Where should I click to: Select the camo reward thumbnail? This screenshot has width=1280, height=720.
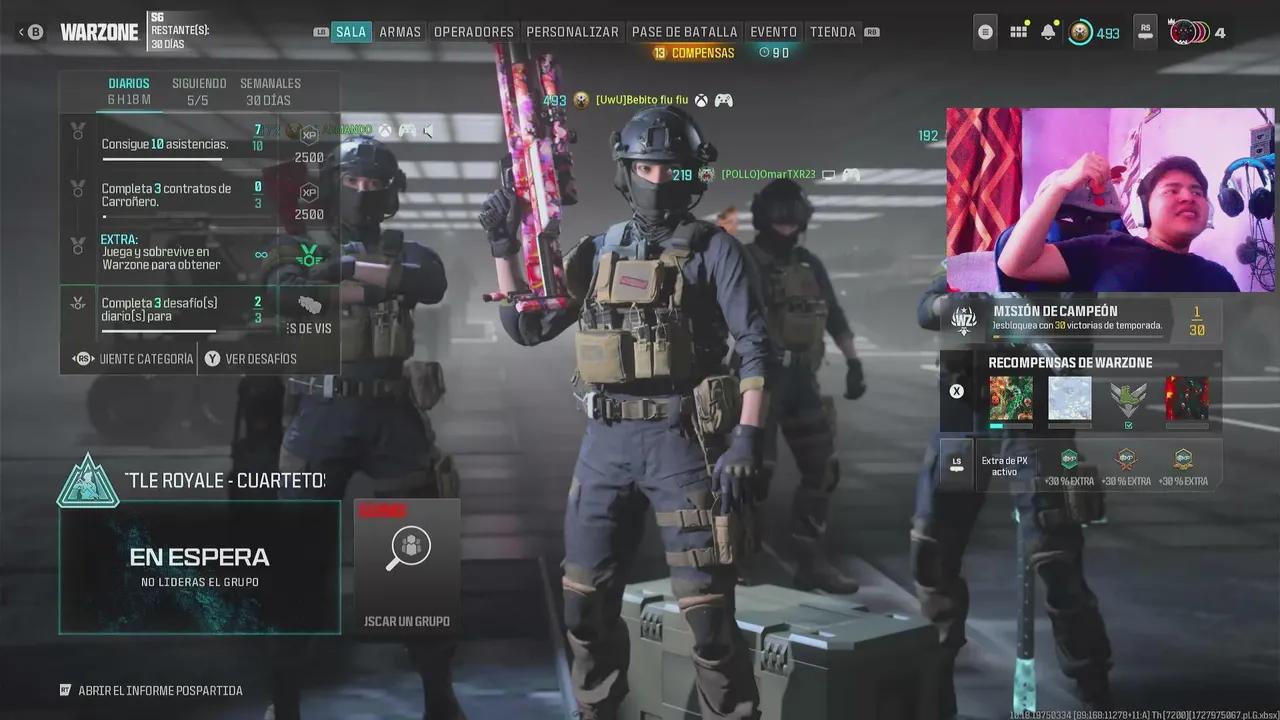pyautogui.click(x=1011, y=399)
